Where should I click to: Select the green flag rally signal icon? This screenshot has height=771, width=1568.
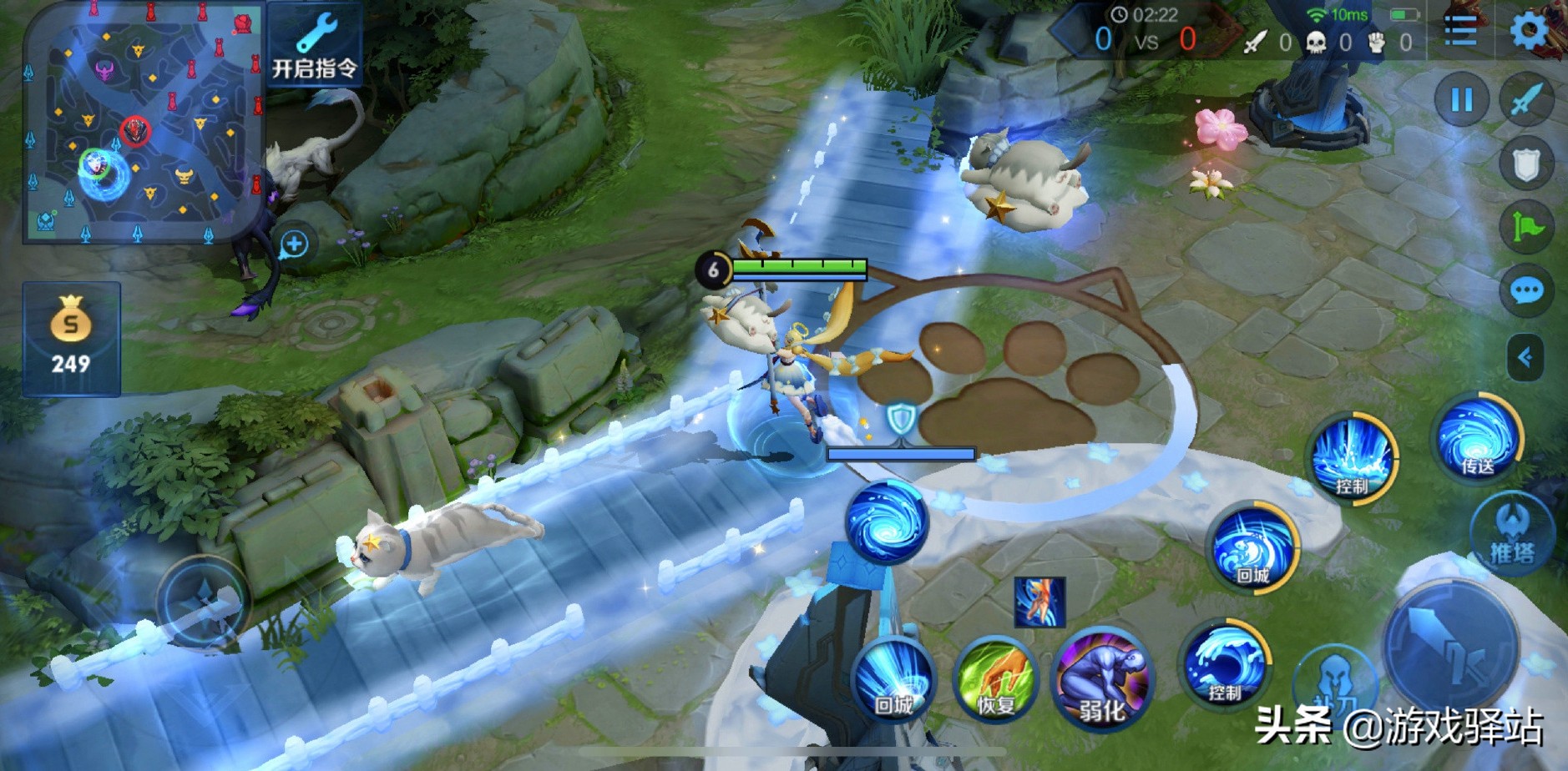(1527, 227)
